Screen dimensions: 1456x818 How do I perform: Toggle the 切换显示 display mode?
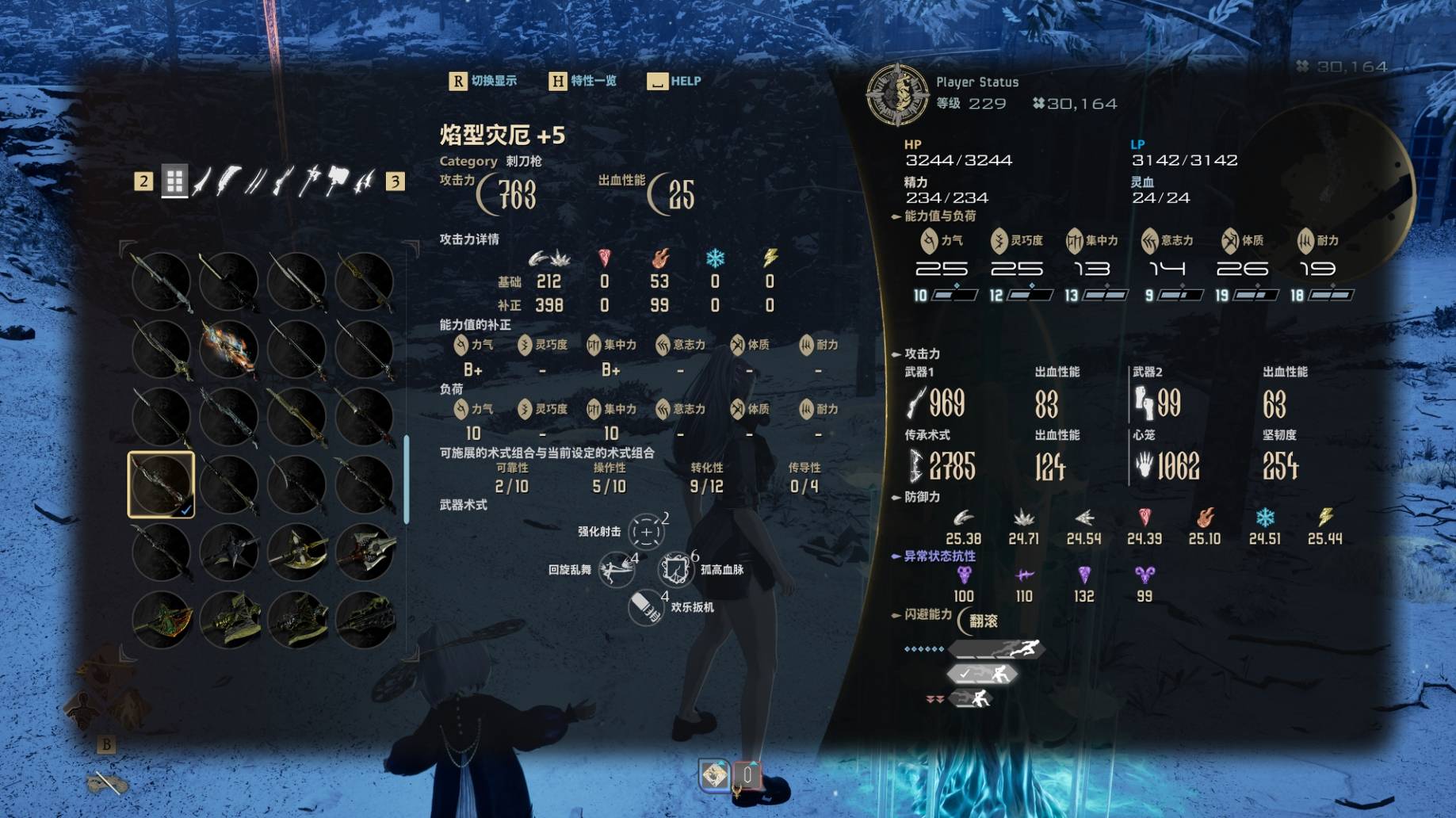click(x=483, y=81)
